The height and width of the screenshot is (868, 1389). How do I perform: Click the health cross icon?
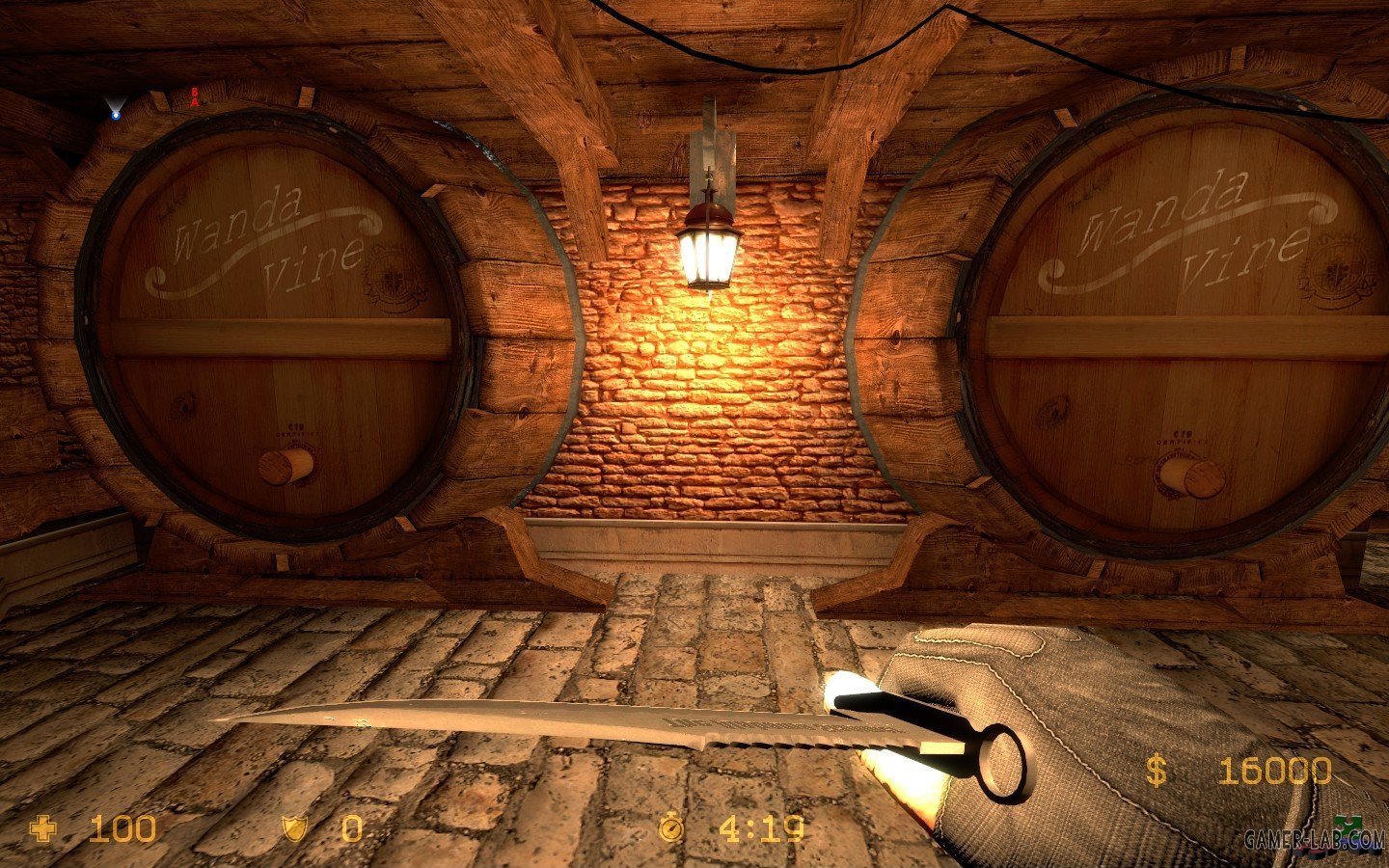click(43, 828)
